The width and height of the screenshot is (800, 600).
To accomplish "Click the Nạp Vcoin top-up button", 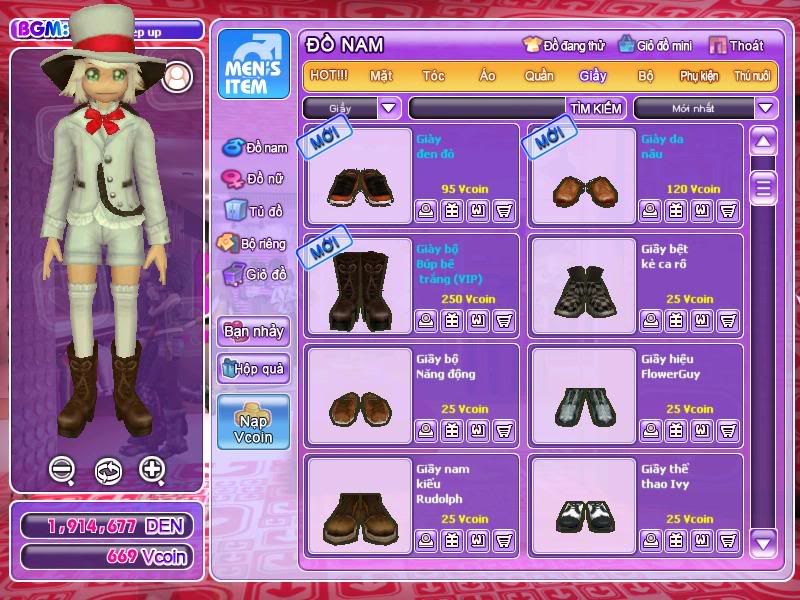I will (x=253, y=422).
